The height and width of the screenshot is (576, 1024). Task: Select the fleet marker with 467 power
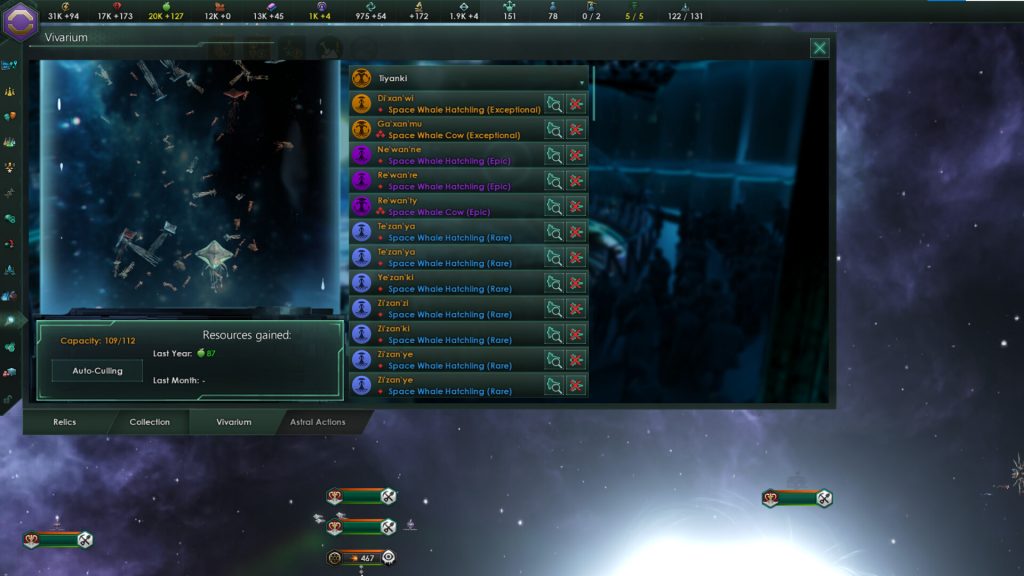tap(361, 557)
